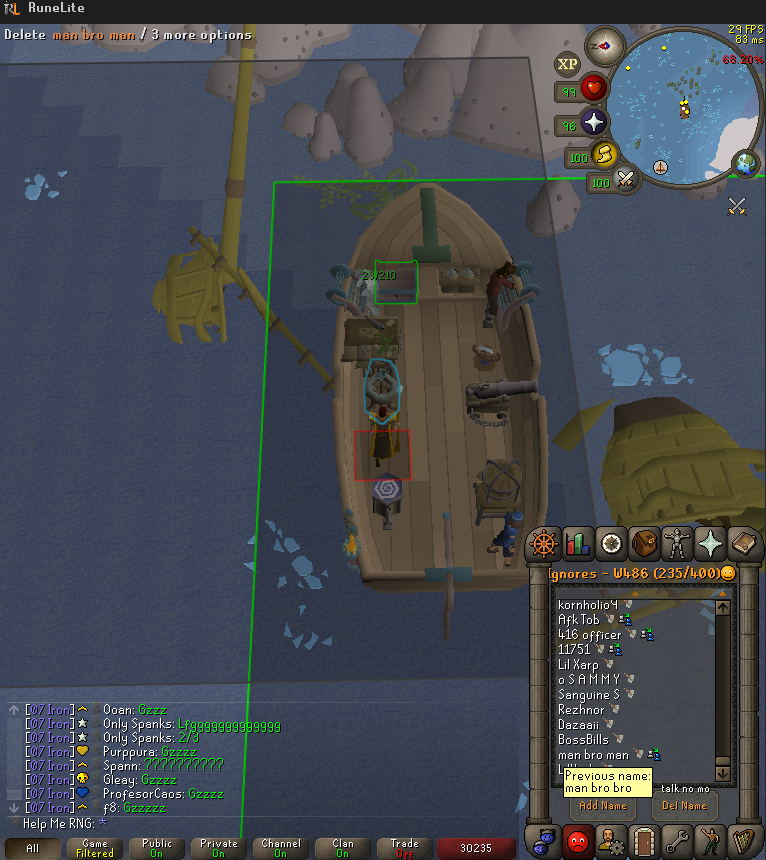Click the Del Name button
This screenshot has width=766, height=860.
pyautogui.click(x=684, y=805)
